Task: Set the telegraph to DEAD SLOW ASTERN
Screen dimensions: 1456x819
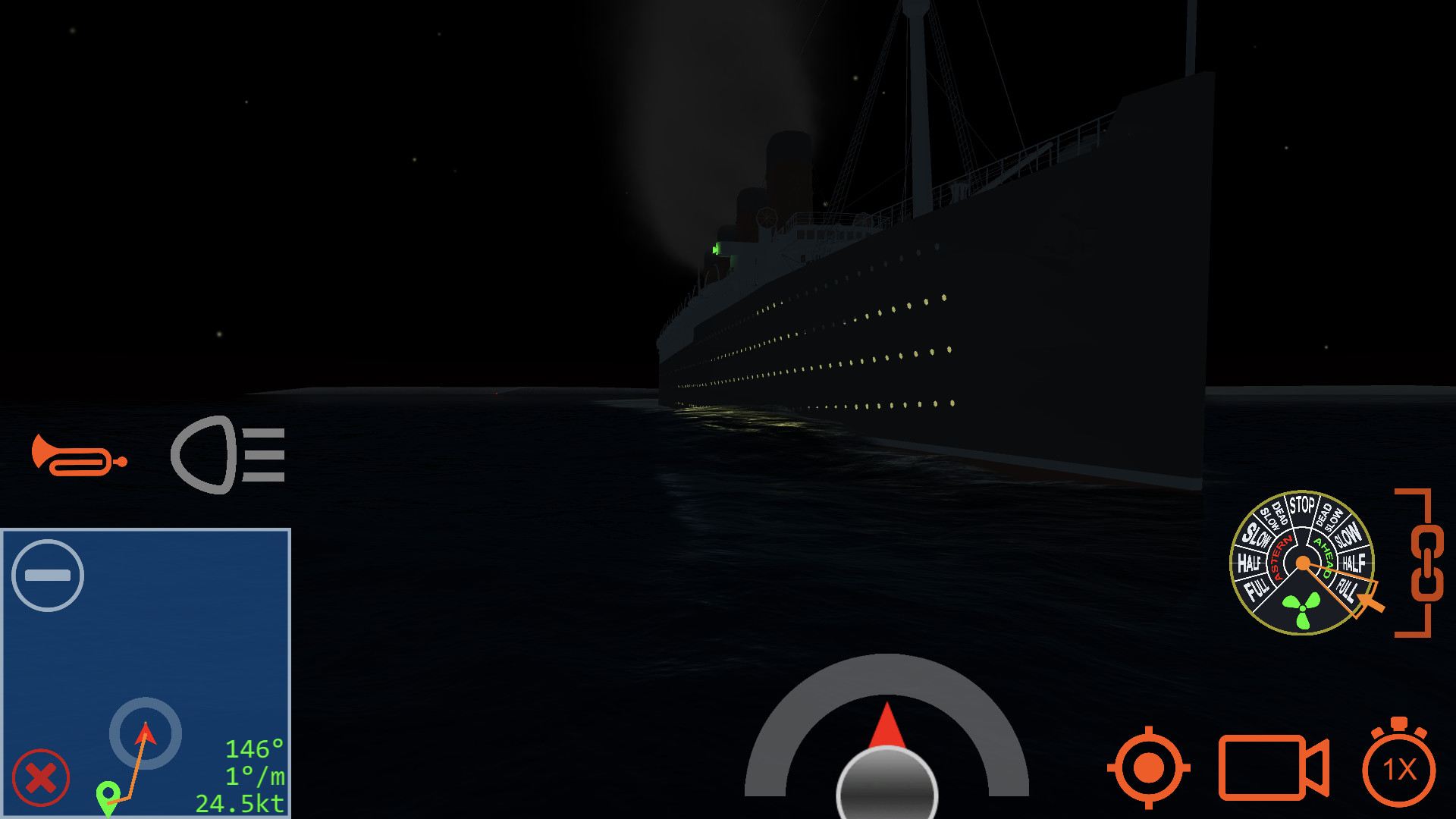Action: [x=1276, y=516]
